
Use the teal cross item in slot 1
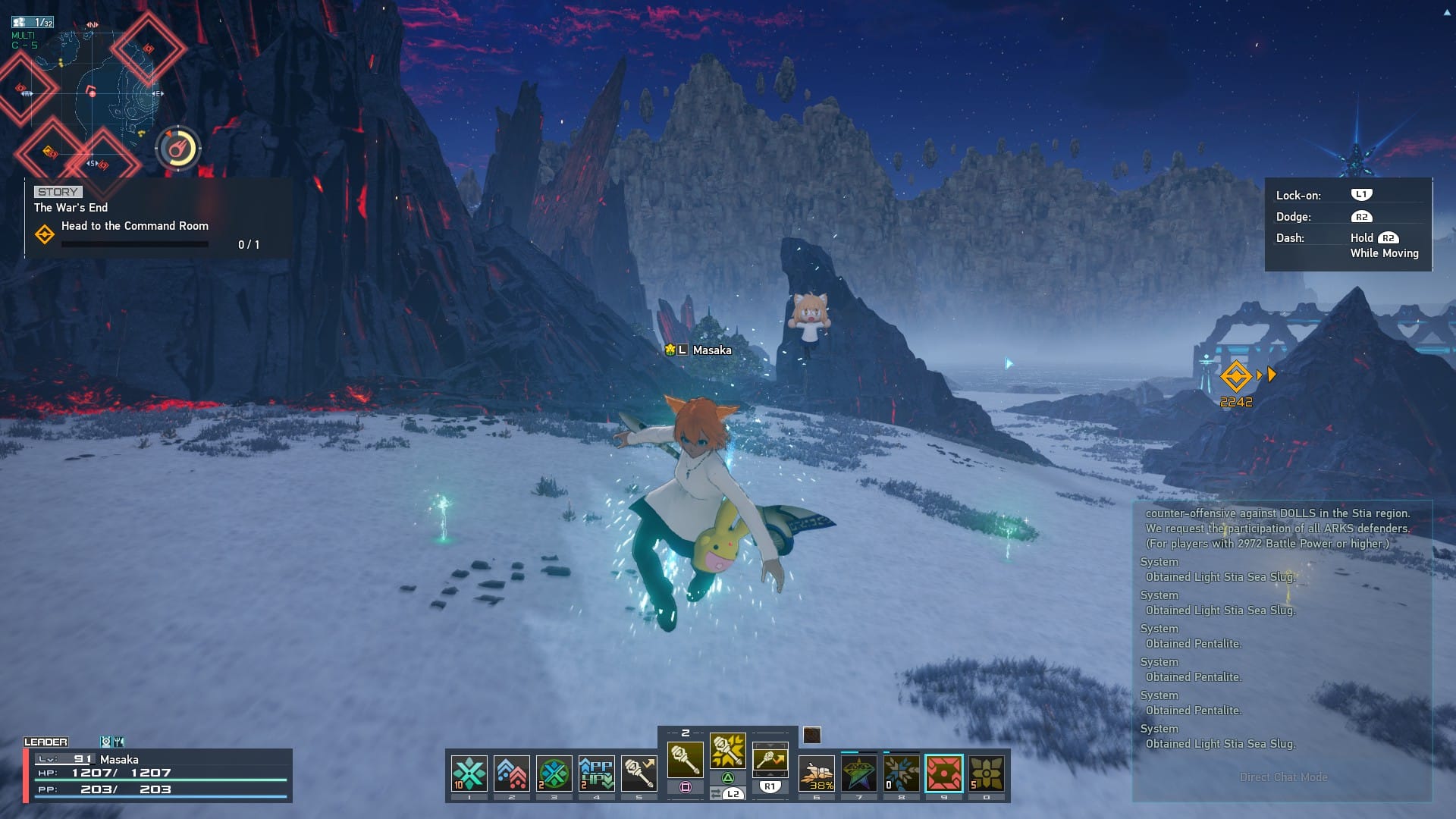(x=469, y=773)
